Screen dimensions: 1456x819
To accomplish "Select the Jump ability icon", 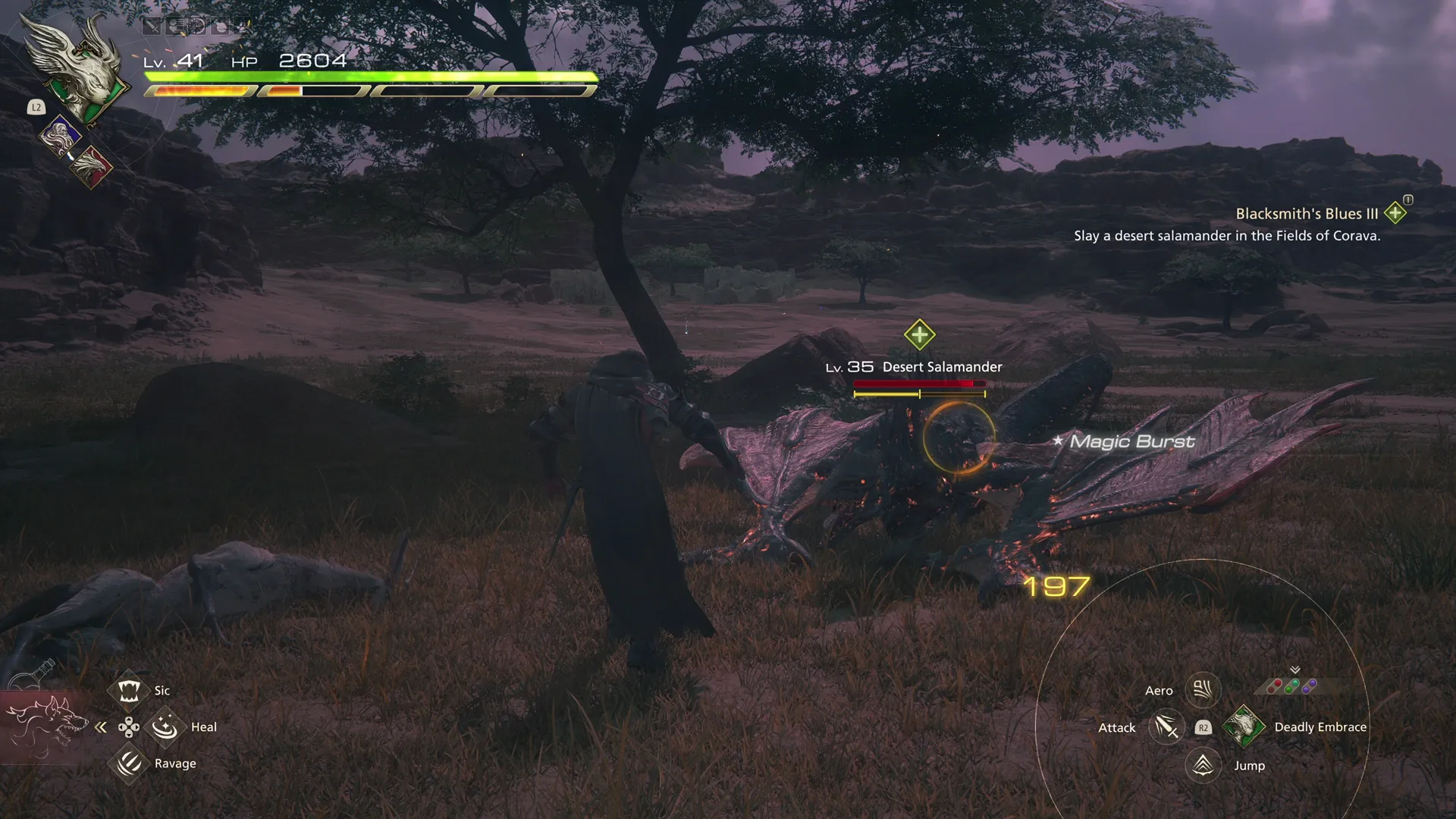I will [1201, 764].
